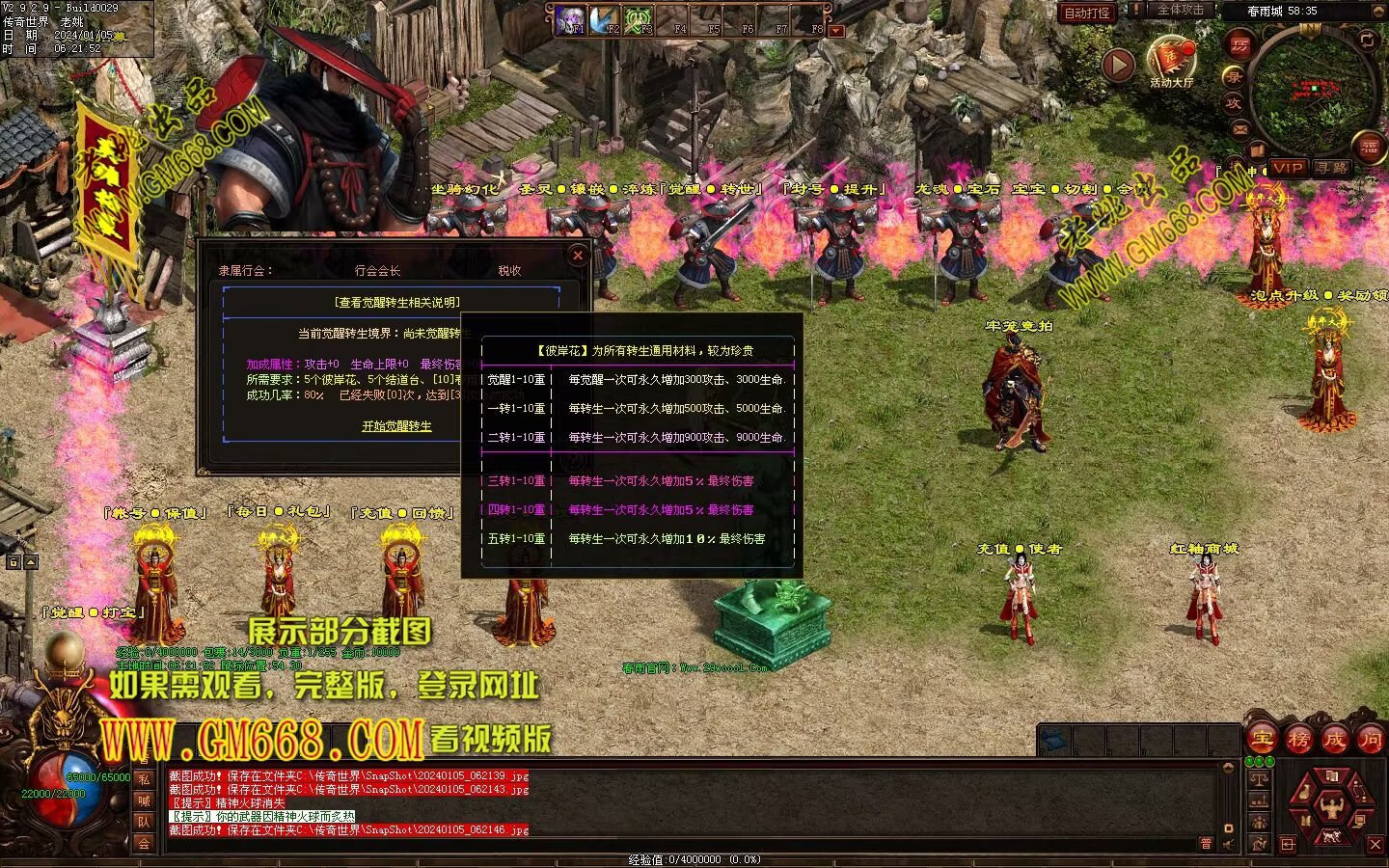This screenshot has width=1389, height=868.
Task: Open the bag pouch icon
Action: coord(1304,794)
